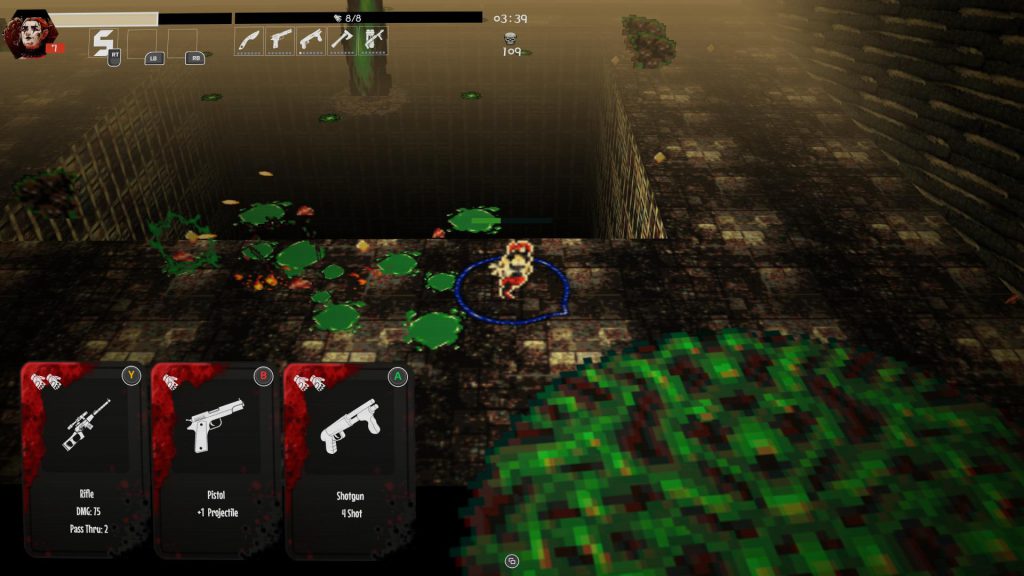Viewport: 1024px width, 576px height.
Task: Select the pistol icon in weapon bar
Action: pos(280,41)
